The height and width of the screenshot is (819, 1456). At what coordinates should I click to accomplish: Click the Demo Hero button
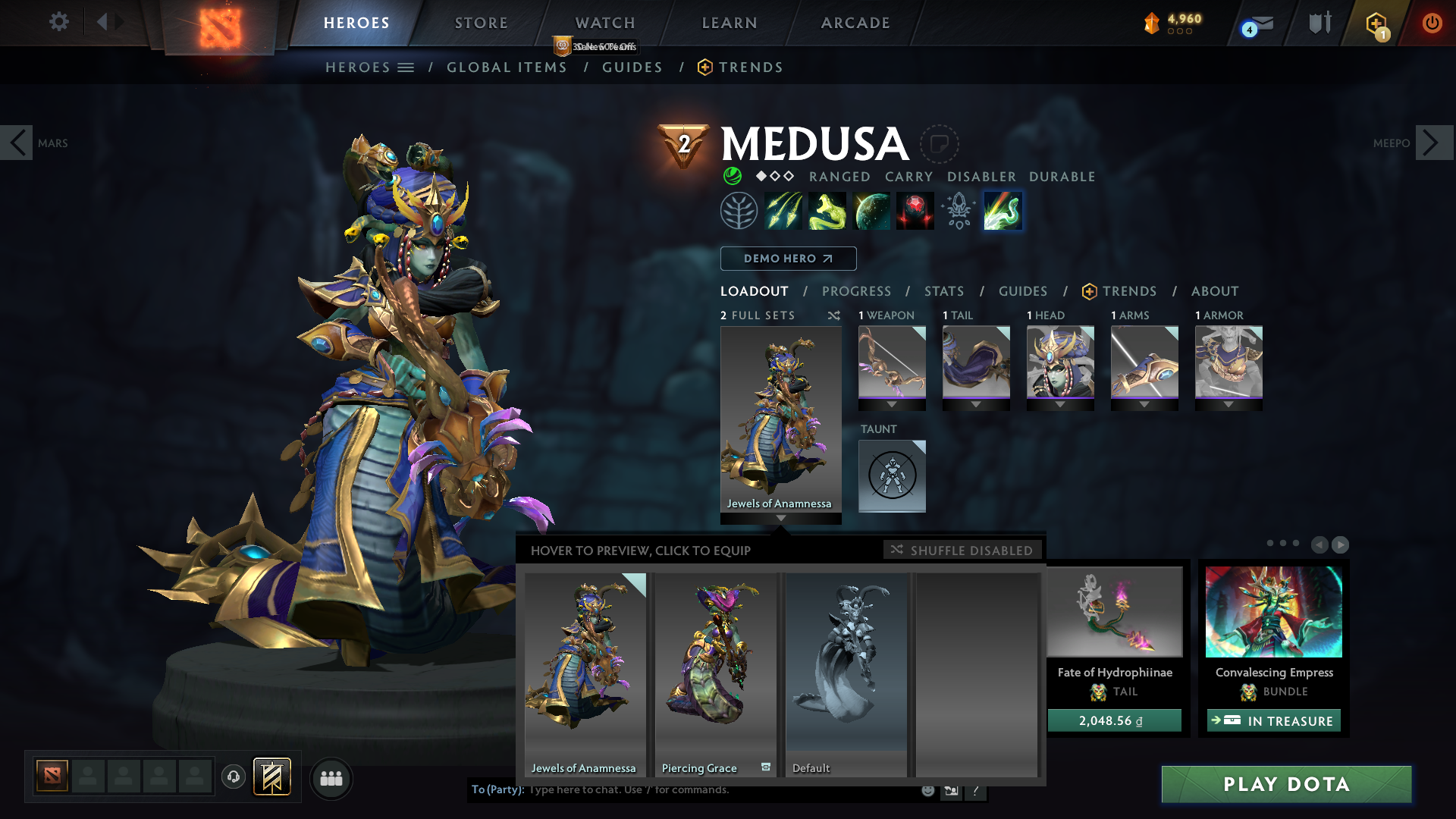(x=788, y=259)
